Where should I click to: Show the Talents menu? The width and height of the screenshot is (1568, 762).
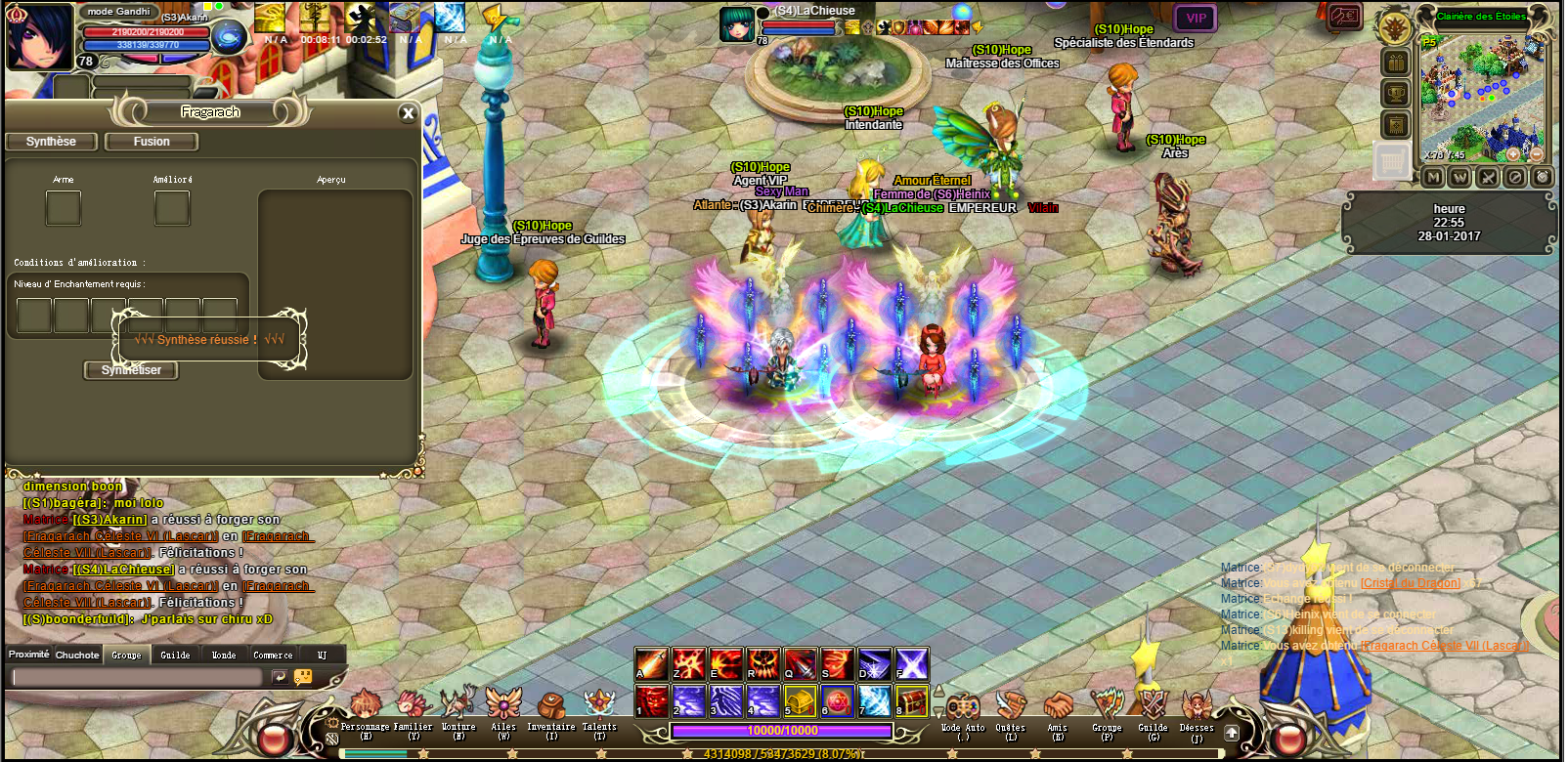599,703
